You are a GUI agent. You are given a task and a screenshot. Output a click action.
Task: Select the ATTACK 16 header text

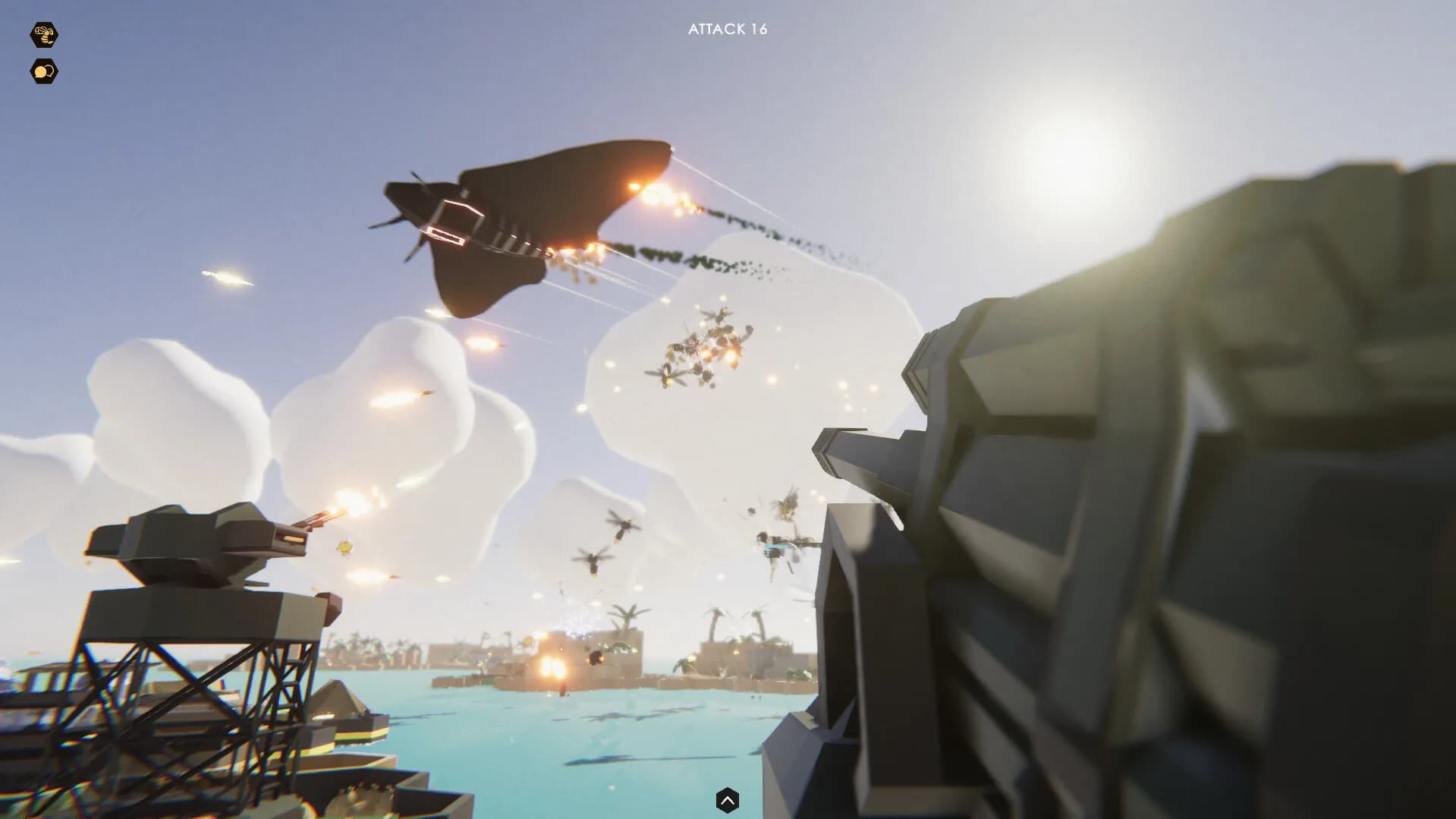(727, 30)
